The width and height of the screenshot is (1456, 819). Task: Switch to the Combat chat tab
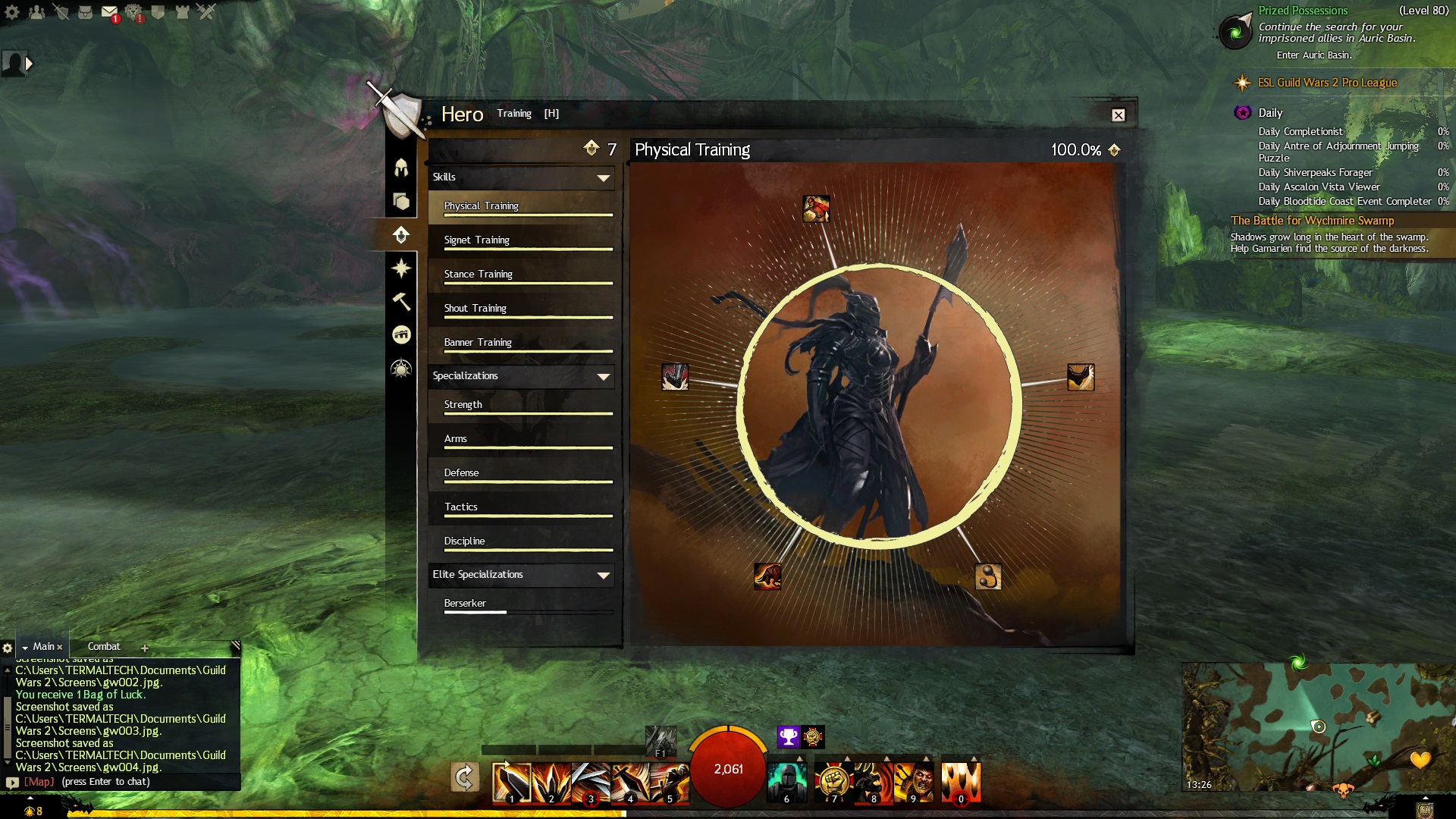(104, 647)
